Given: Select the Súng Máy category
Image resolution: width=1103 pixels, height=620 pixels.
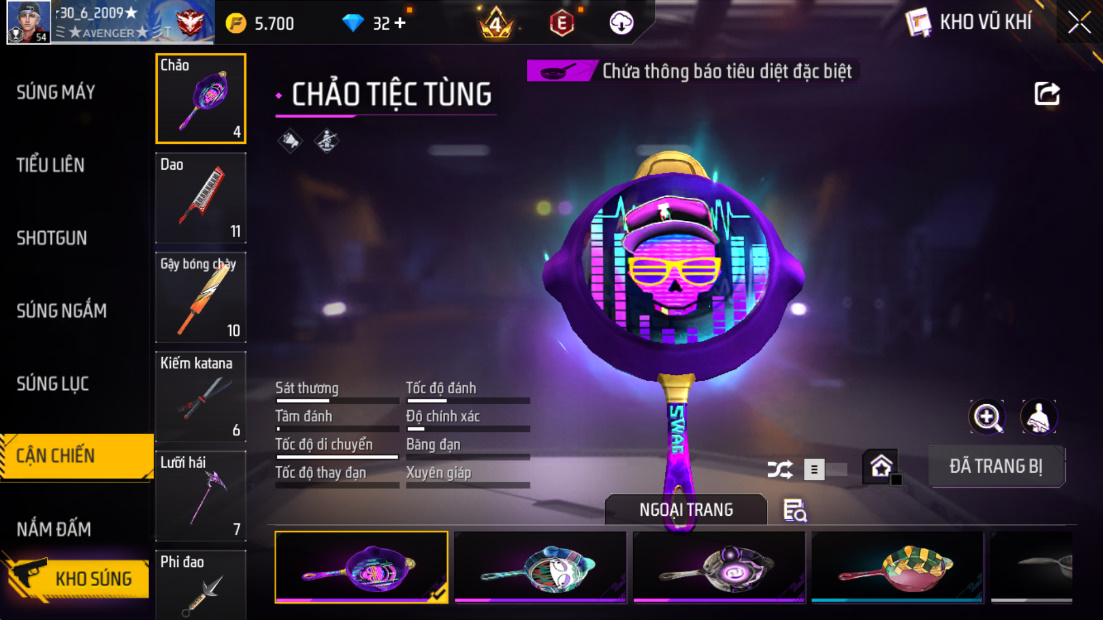Looking at the screenshot, I should (x=56, y=92).
